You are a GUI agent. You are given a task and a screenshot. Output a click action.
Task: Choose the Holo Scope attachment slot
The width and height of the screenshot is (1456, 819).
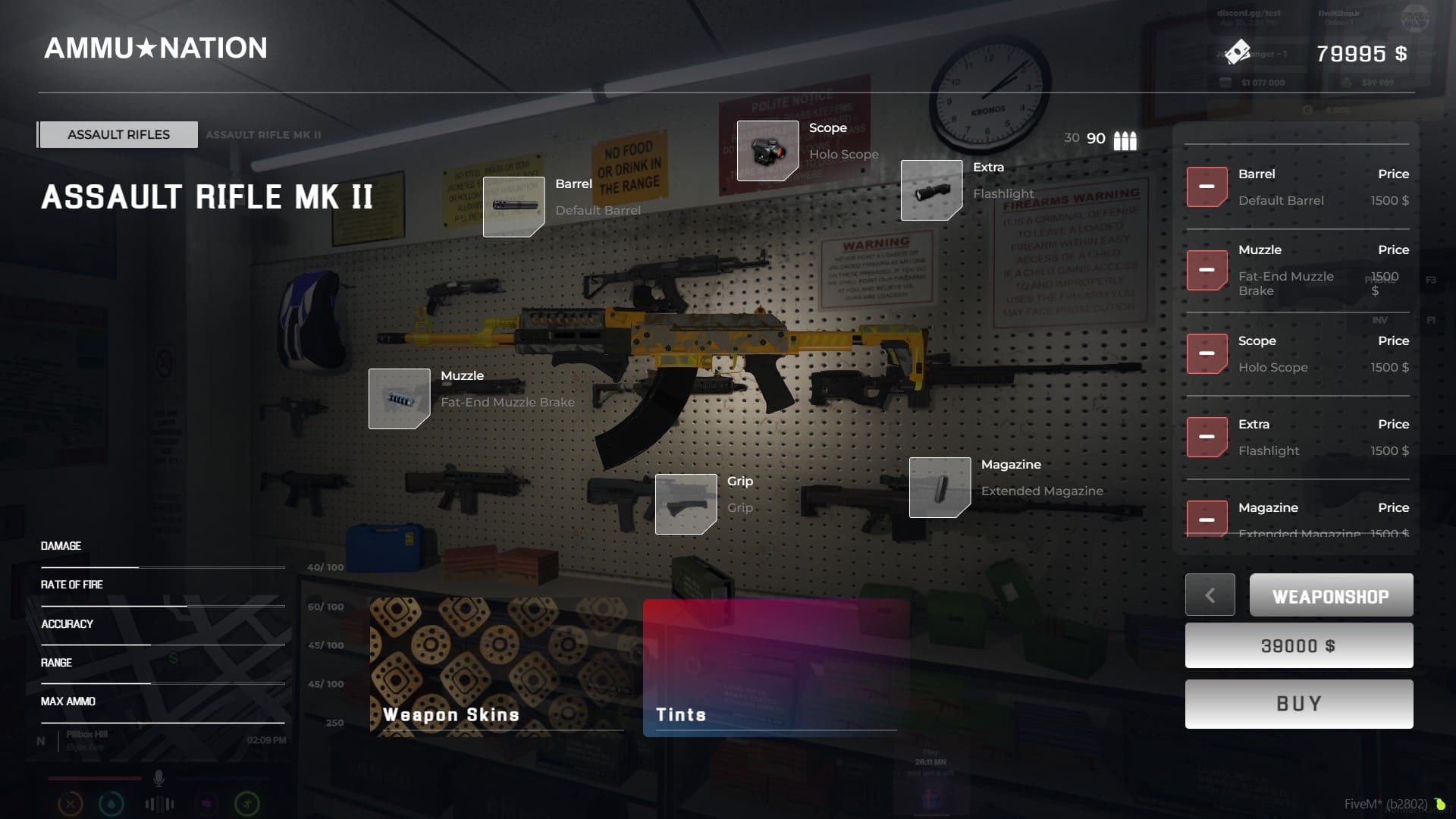point(767,150)
